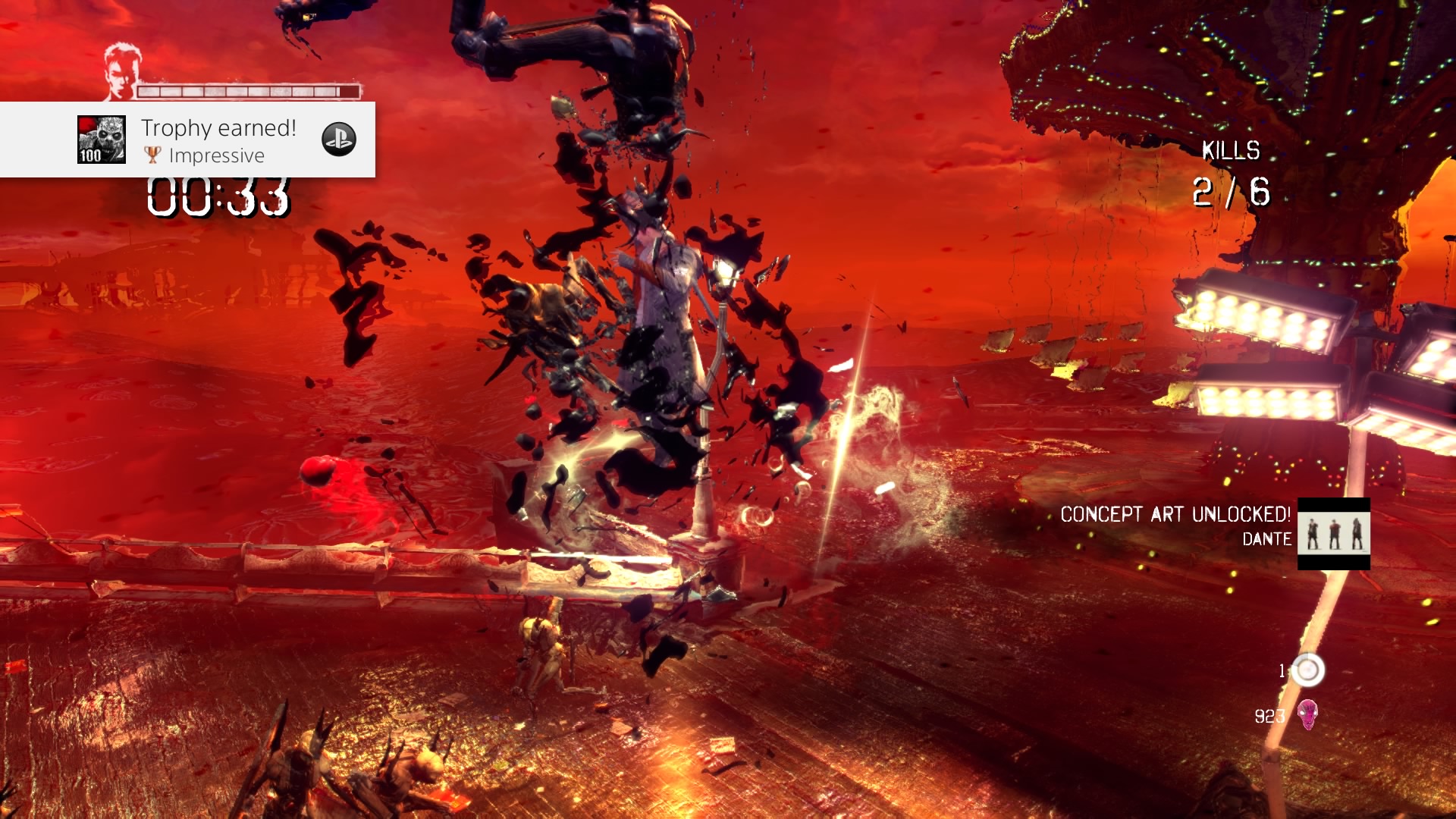Click the pink red-orb currency icon

[1307, 714]
